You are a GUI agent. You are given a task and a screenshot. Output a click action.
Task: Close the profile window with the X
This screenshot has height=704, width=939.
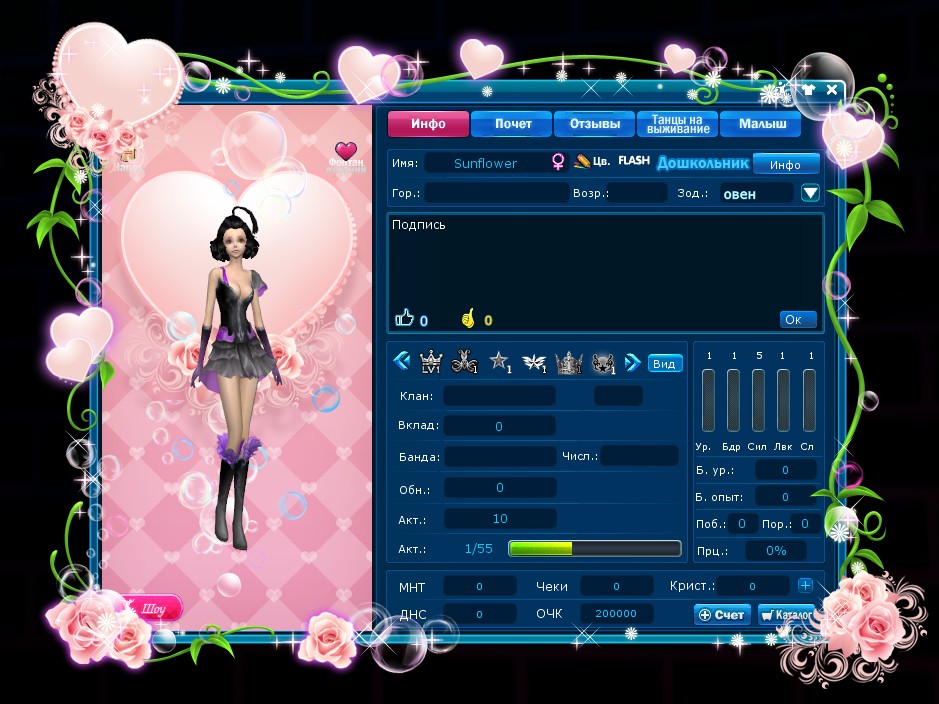[832, 89]
